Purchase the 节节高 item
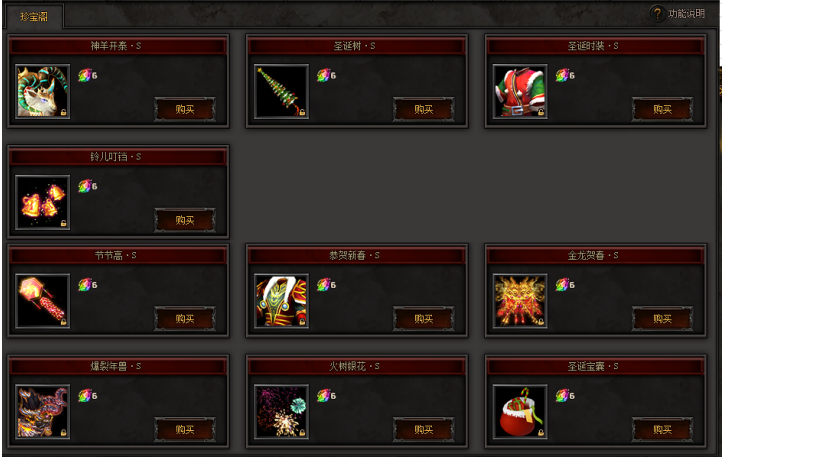Viewport: 824px width, 472px height. [x=185, y=319]
